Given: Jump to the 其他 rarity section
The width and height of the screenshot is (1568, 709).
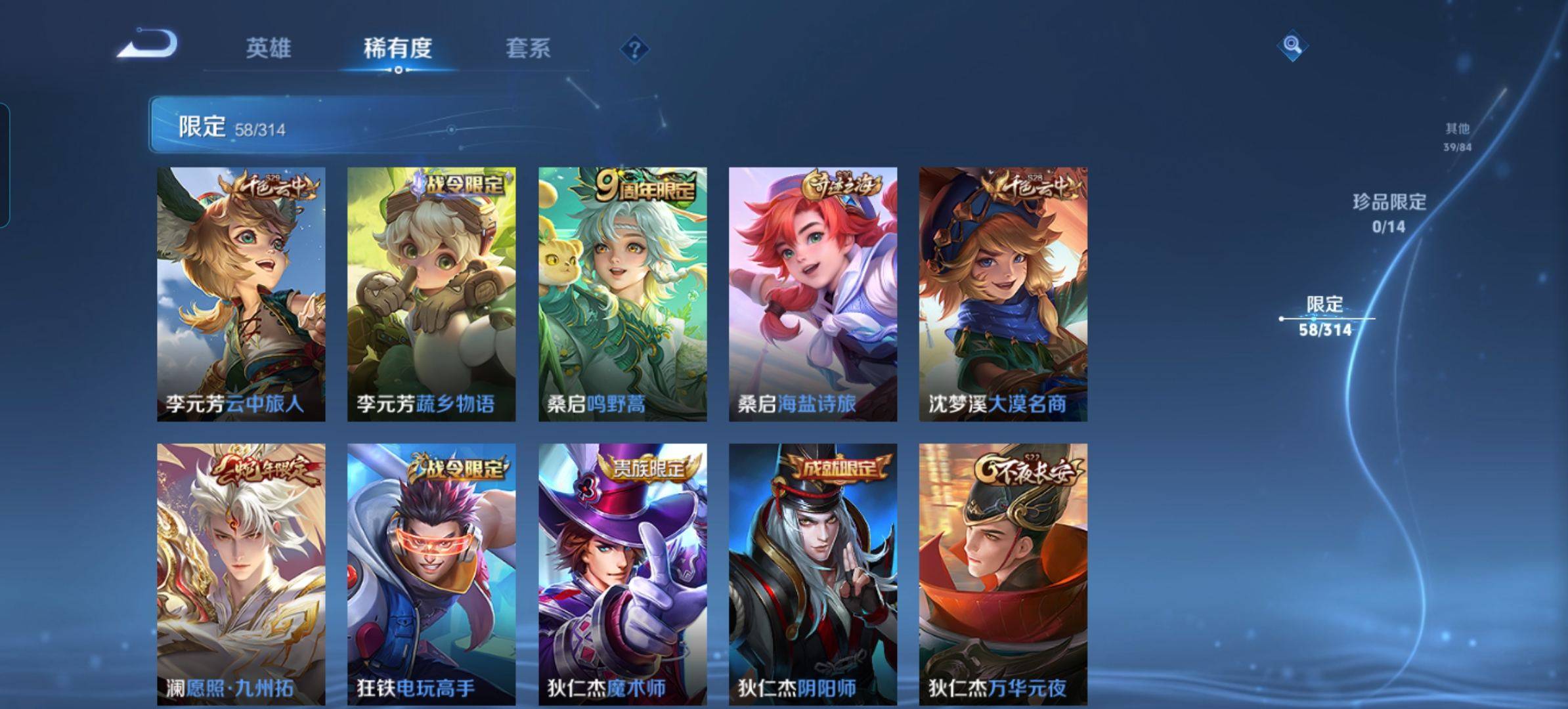Looking at the screenshot, I should 1457,137.
